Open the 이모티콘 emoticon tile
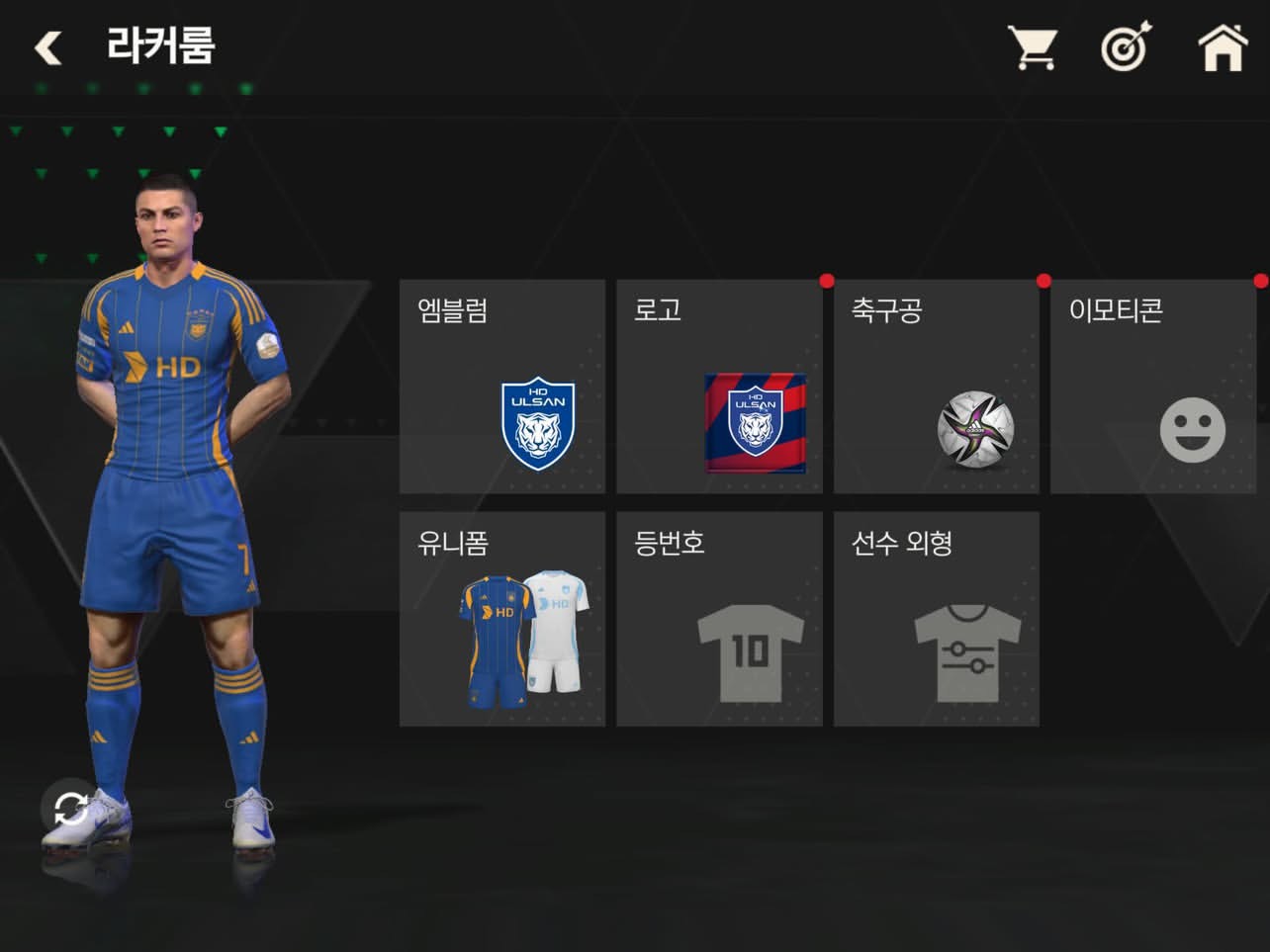This screenshot has height=952, width=1270. 1153,387
